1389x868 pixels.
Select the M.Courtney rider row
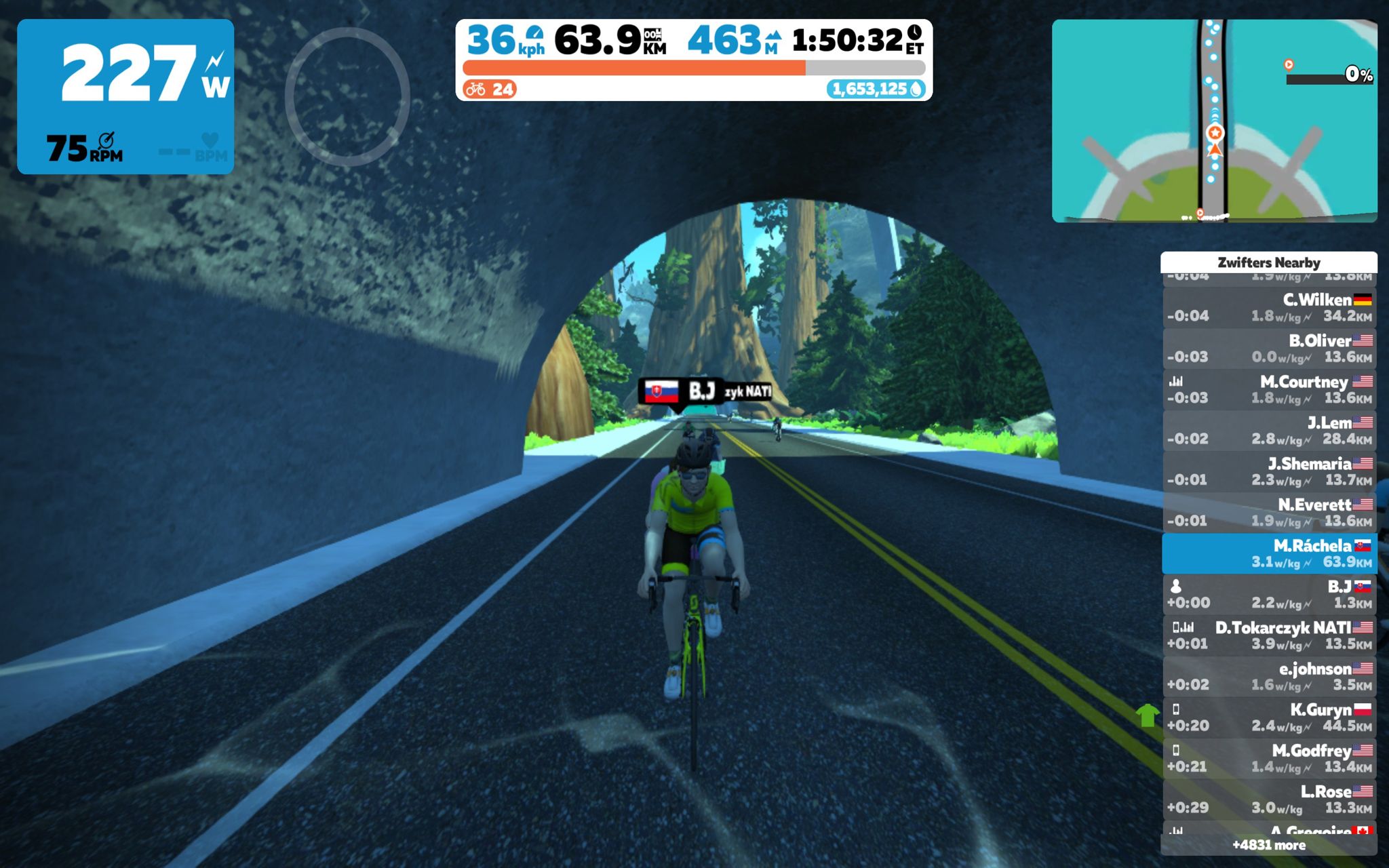tap(1268, 390)
